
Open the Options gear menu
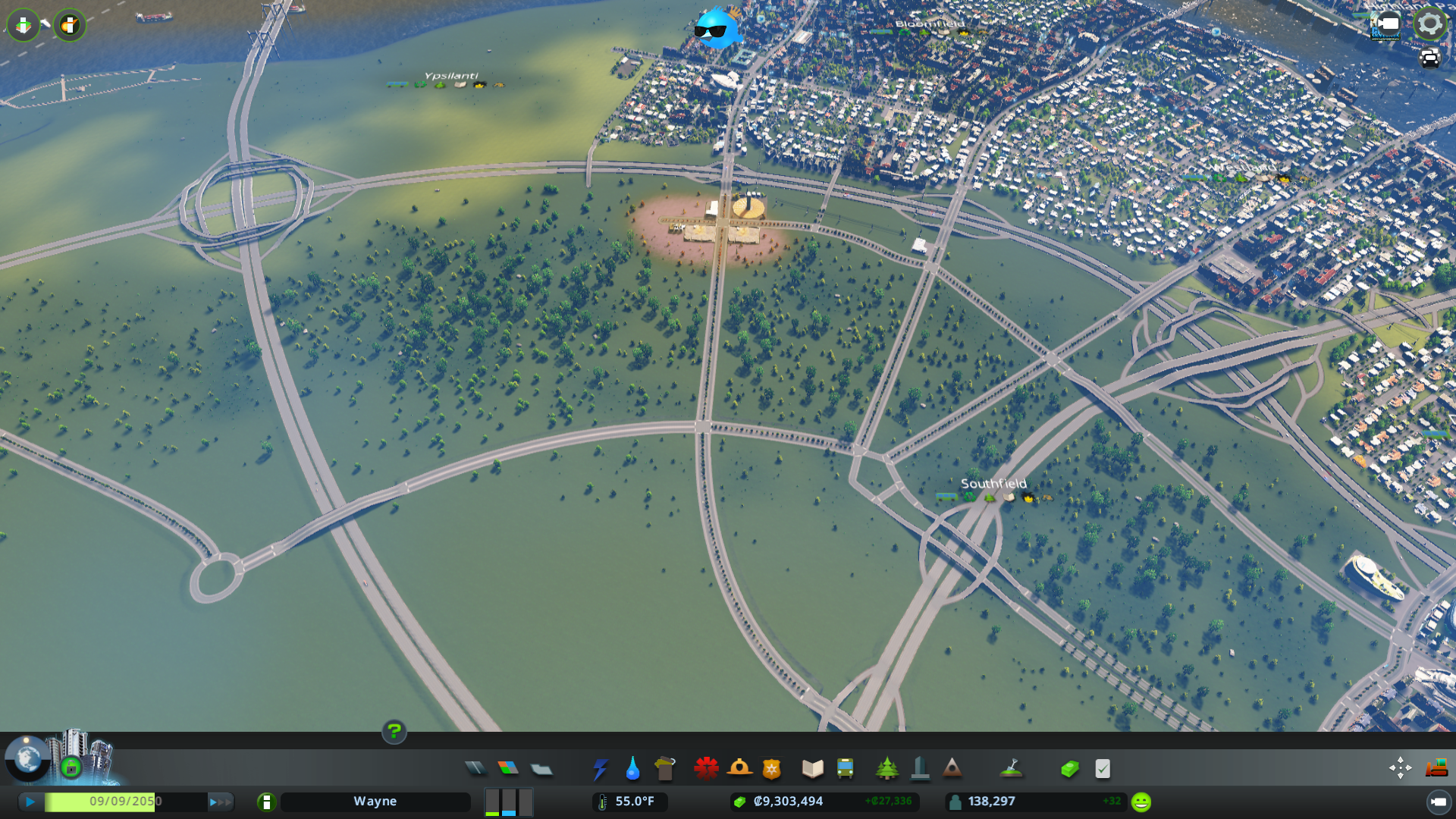coord(1429,23)
